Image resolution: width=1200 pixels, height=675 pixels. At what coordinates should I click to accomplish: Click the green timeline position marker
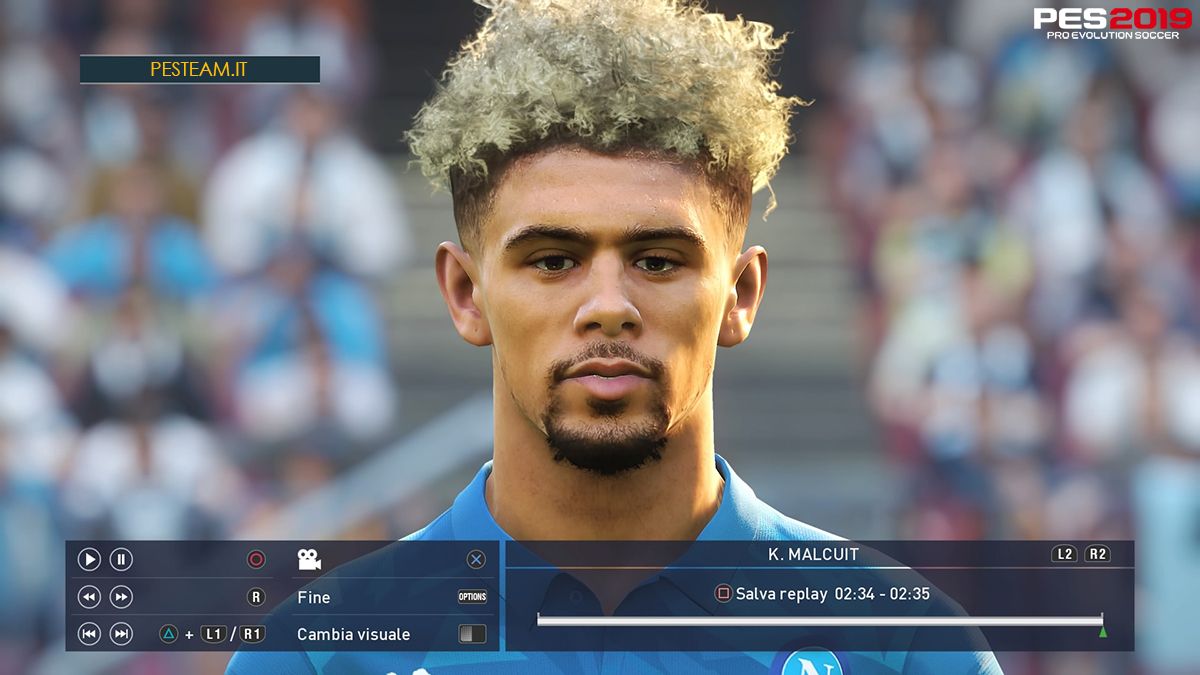[1103, 632]
